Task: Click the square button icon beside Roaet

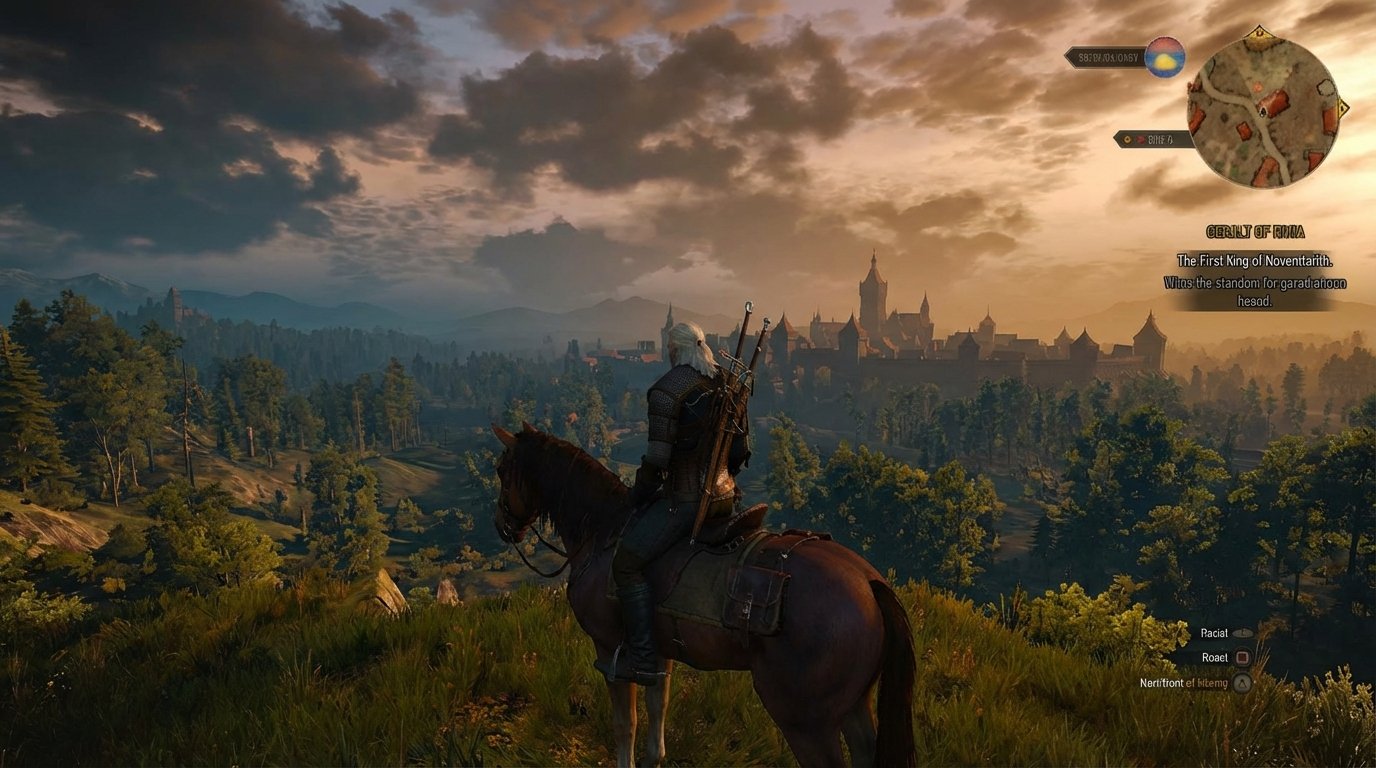Action: pyautogui.click(x=1244, y=657)
